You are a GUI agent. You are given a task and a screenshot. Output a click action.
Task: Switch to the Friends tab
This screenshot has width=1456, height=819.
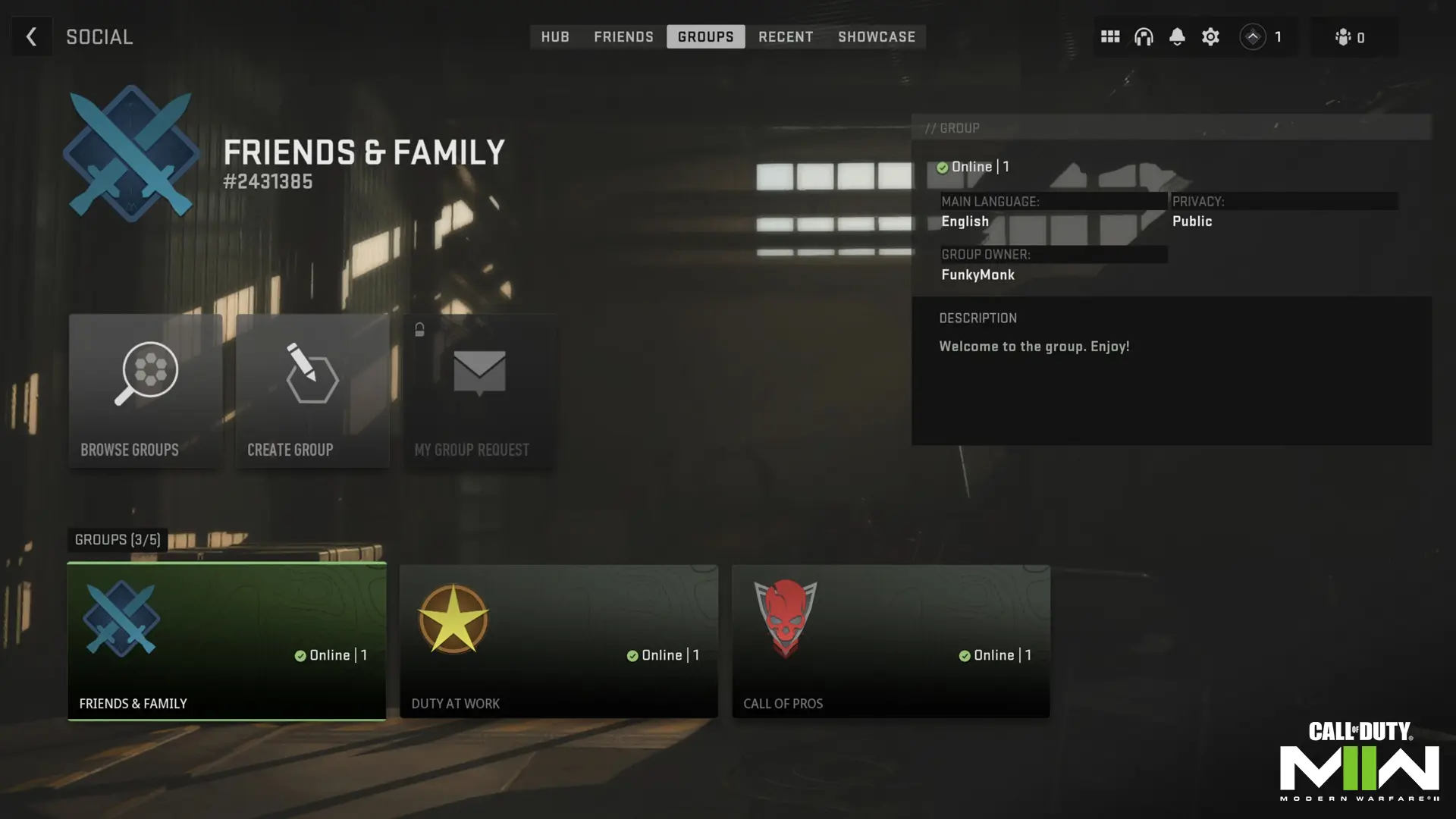623,36
